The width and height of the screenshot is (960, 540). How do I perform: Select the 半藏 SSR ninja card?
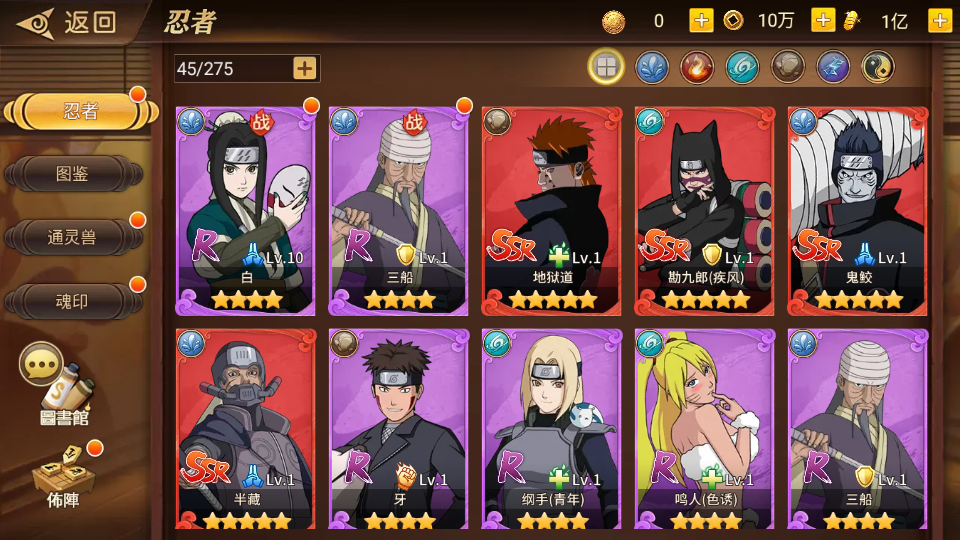(246, 430)
